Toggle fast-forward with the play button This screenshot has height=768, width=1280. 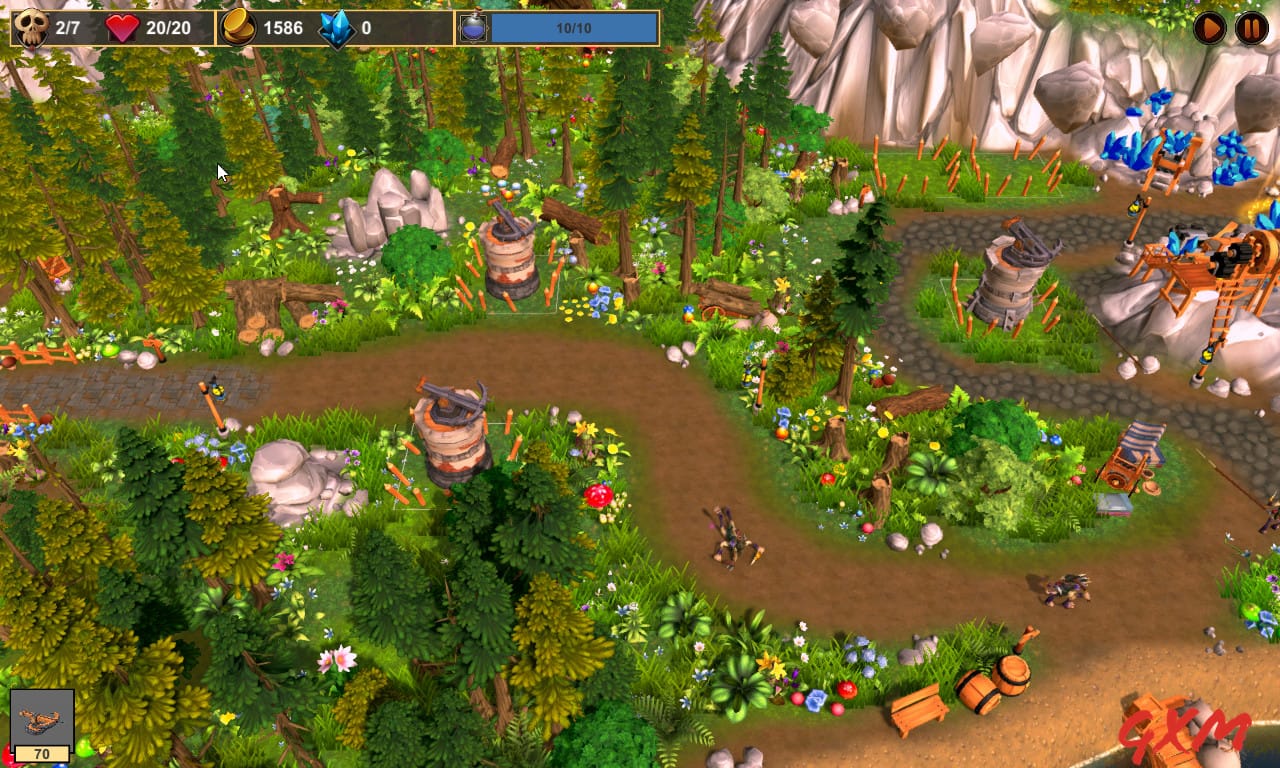[x=1209, y=27]
